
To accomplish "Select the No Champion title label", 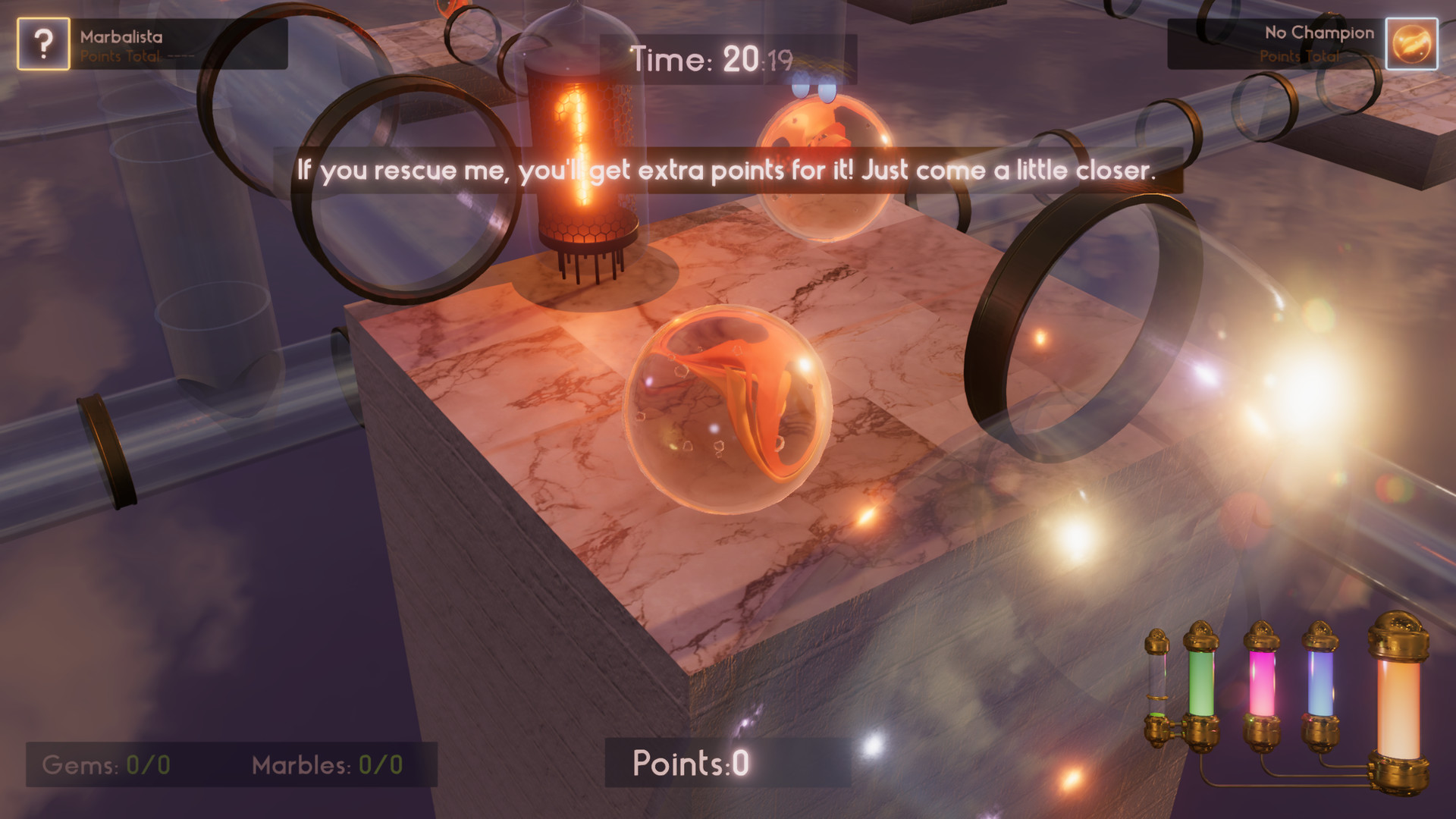I will point(1317,33).
